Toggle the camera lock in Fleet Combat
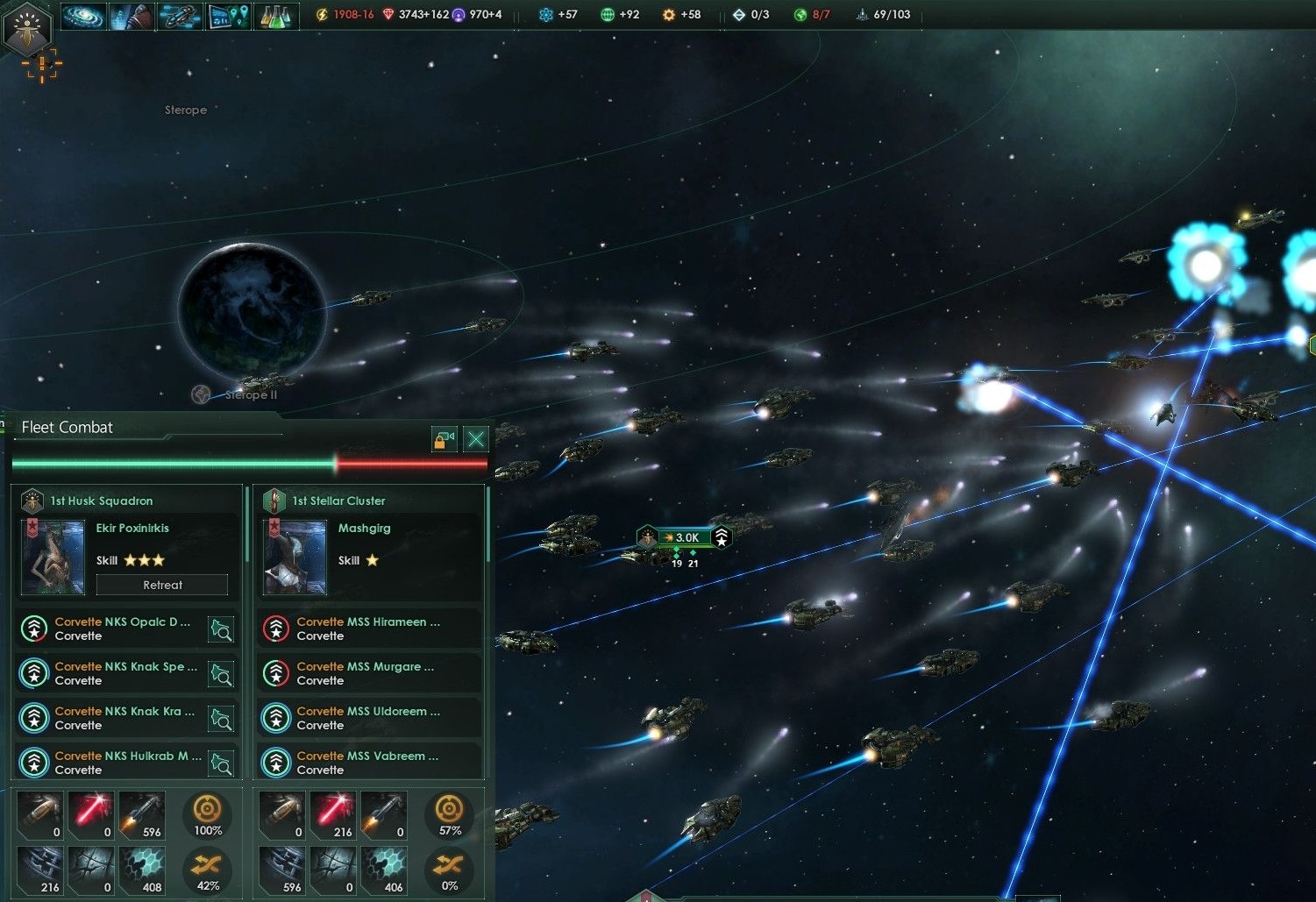Image resolution: width=1316 pixels, height=902 pixels. [445, 439]
